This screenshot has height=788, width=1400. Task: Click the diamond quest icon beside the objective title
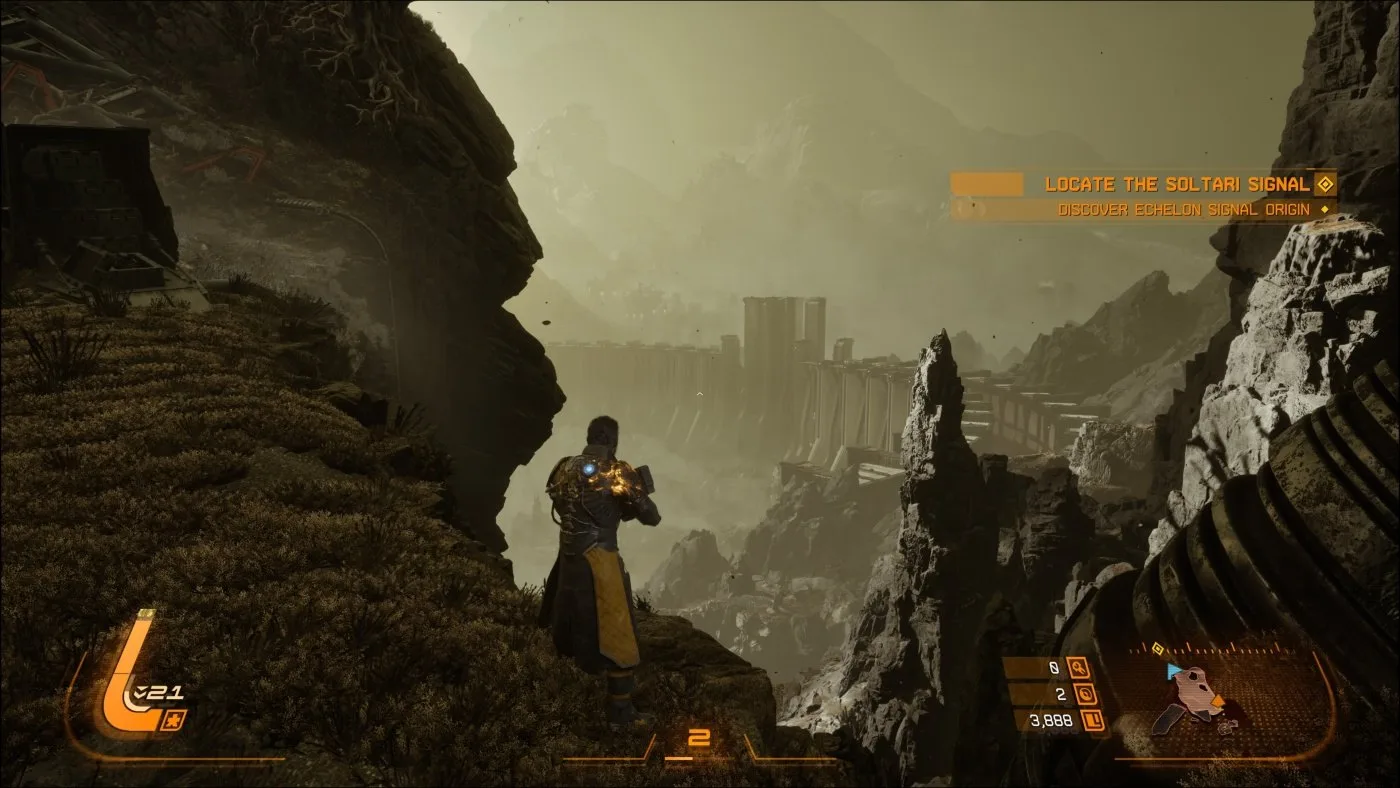click(1325, 184)
